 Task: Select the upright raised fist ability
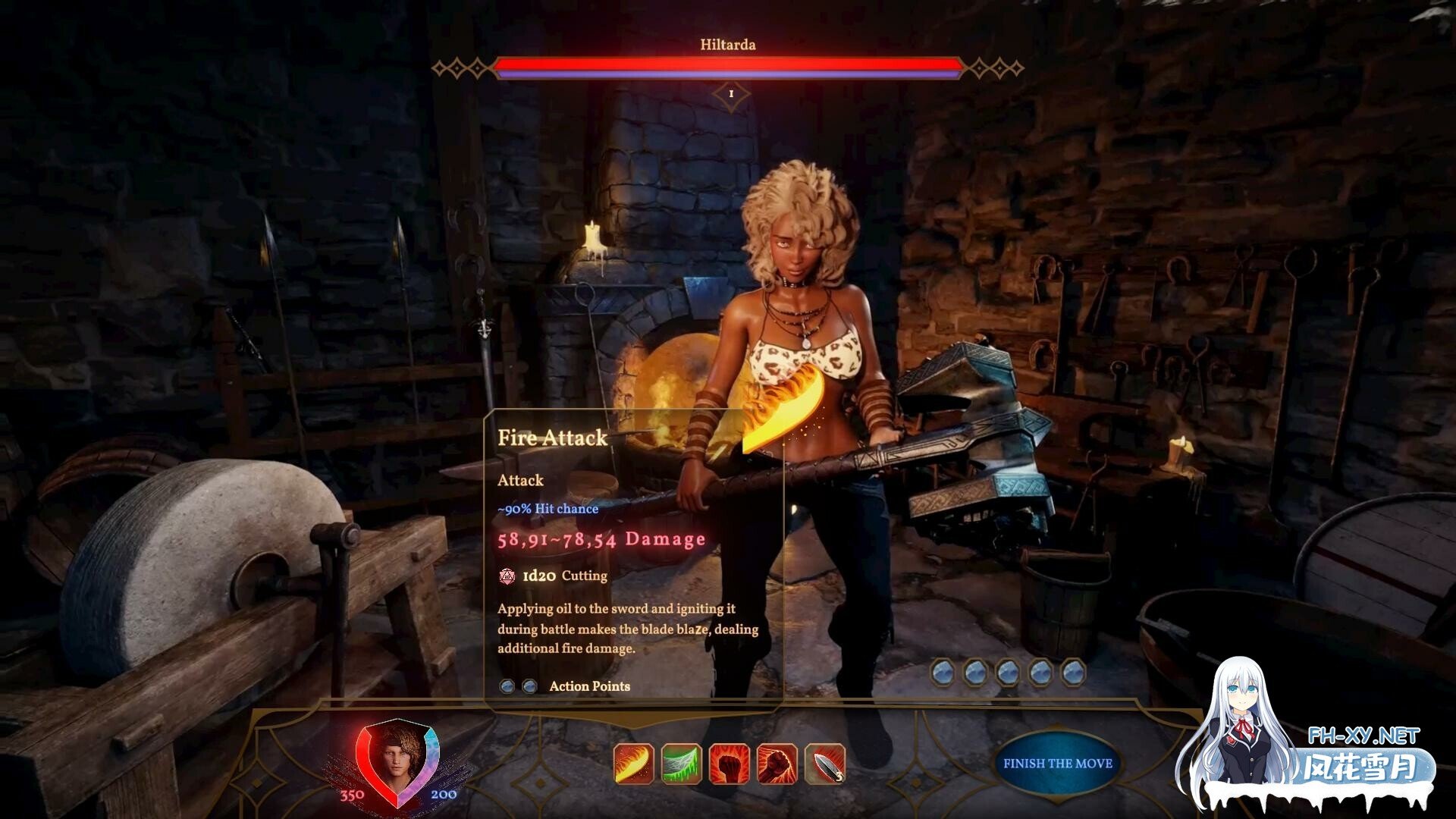[x=729, y=764]
